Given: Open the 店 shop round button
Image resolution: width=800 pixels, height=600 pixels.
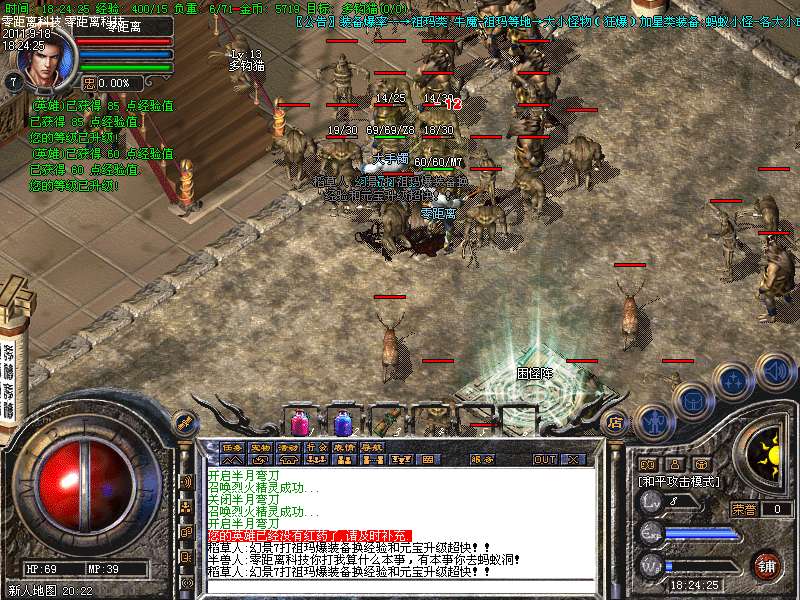Looking at the screenshot, I should click(x=615, y=423).
